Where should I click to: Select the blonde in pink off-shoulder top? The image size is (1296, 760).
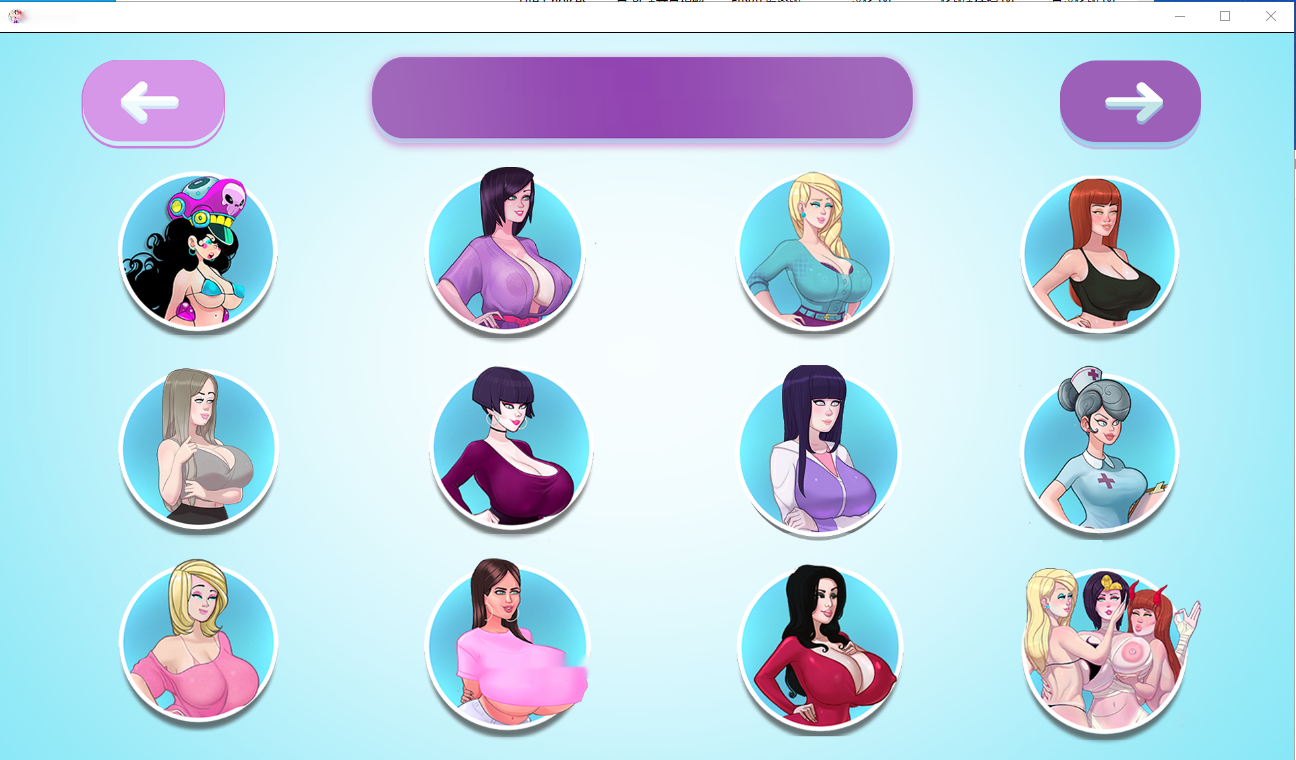coord(197,645)
